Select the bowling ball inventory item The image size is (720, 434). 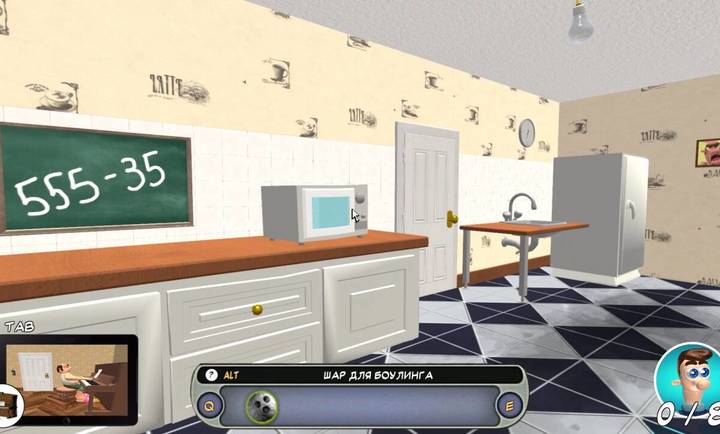pos(260,406)
